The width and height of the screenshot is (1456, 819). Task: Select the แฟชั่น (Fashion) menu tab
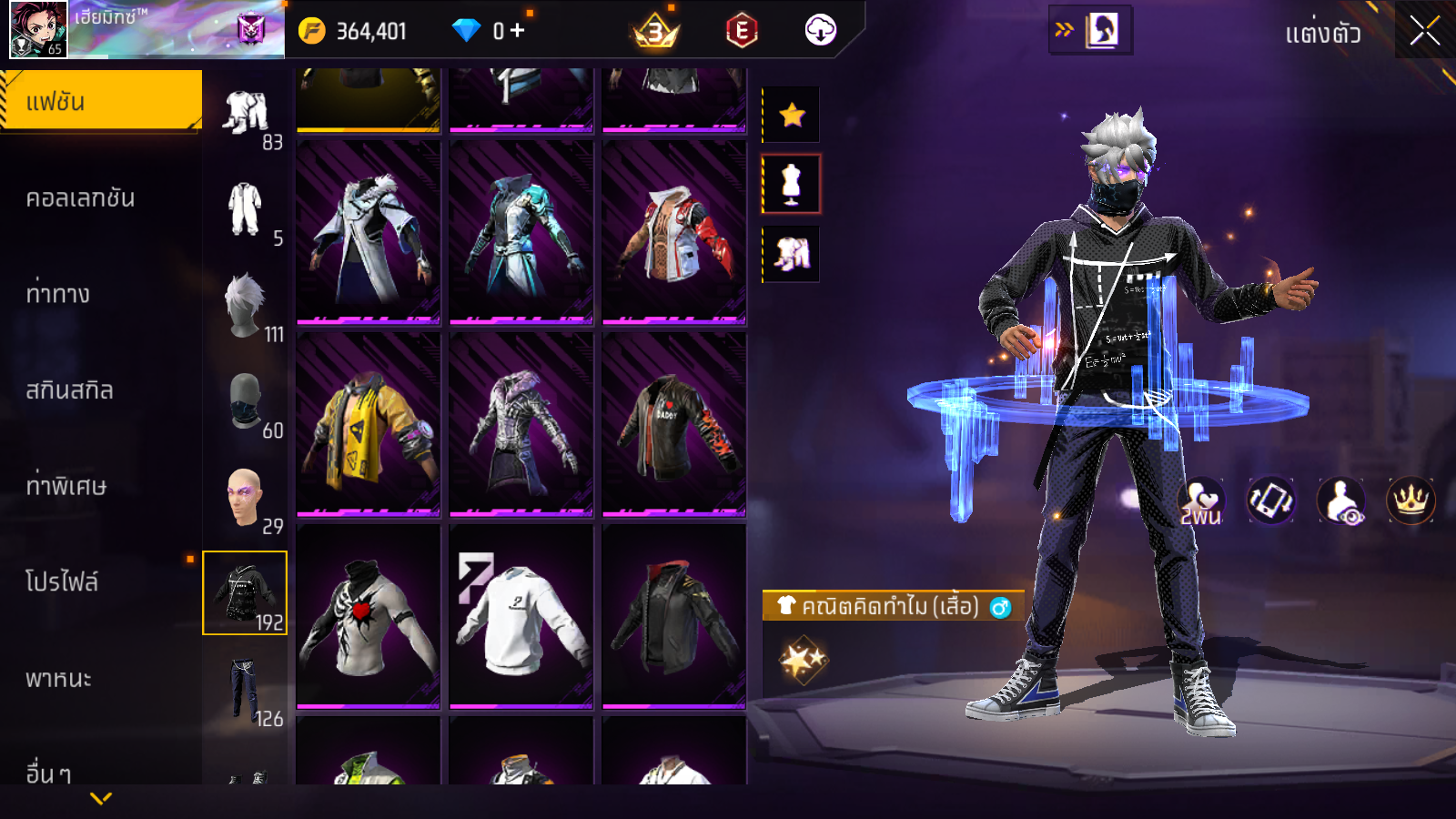coord(100,101)
